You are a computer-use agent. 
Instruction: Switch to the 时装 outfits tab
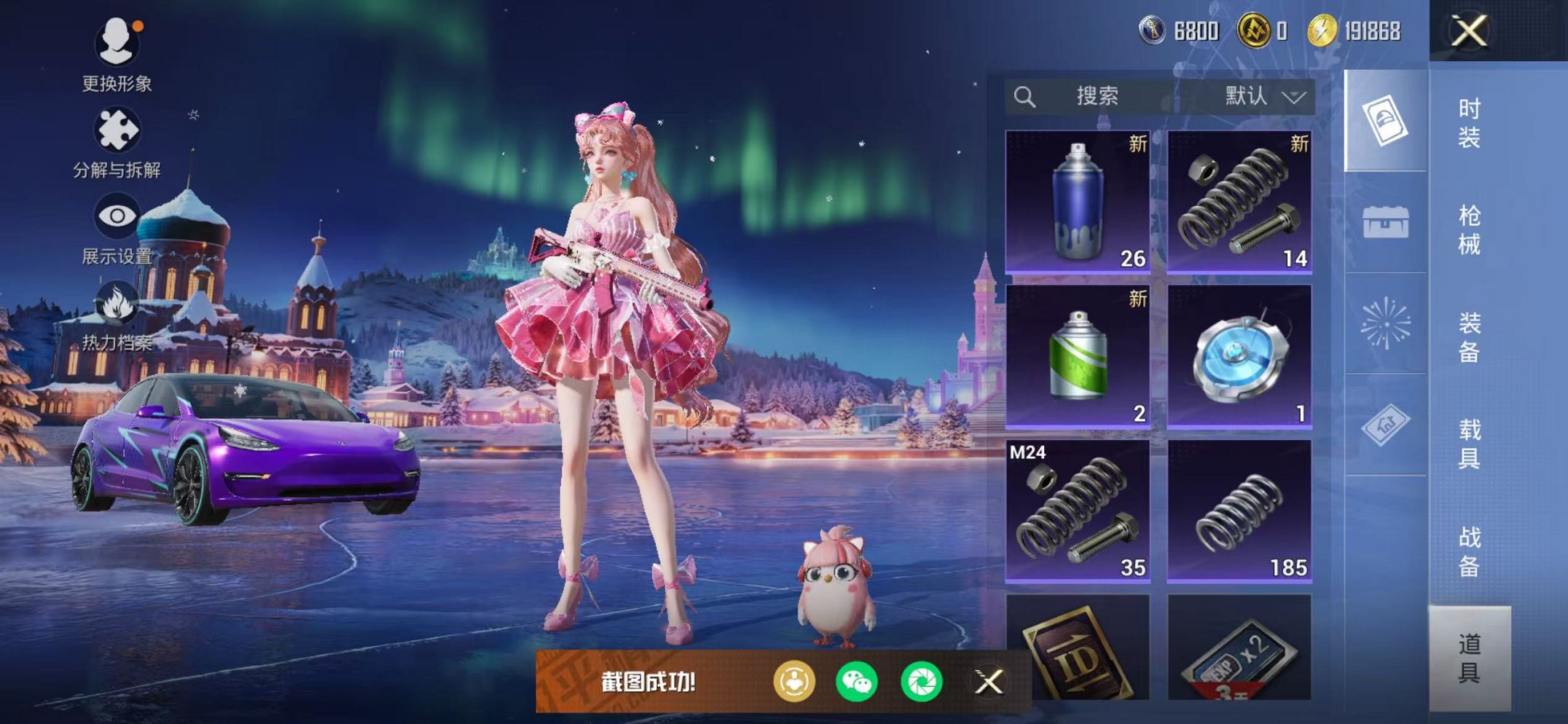(x=1469, y=123)
